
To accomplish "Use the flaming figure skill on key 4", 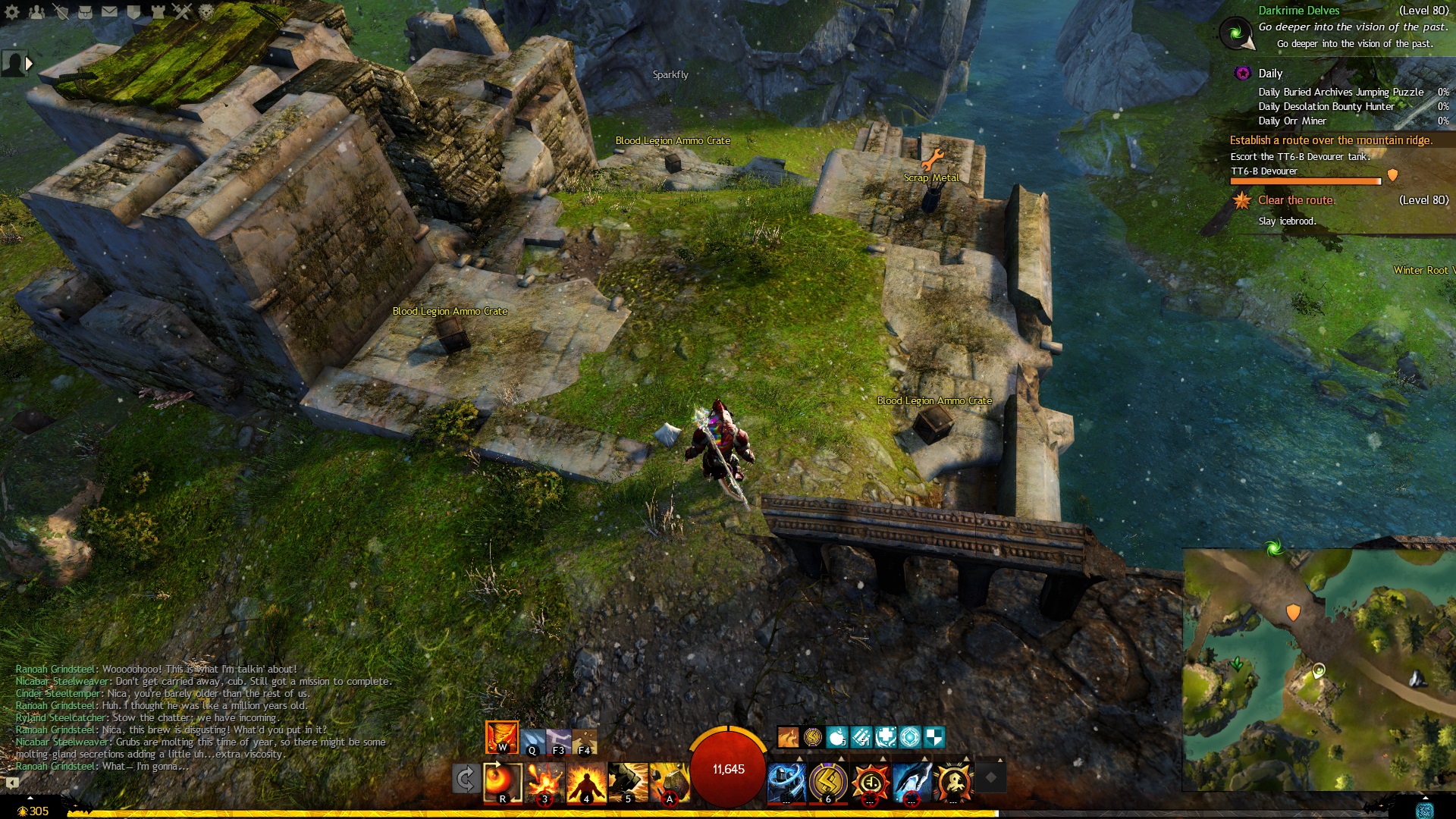I will pos(586,781).
